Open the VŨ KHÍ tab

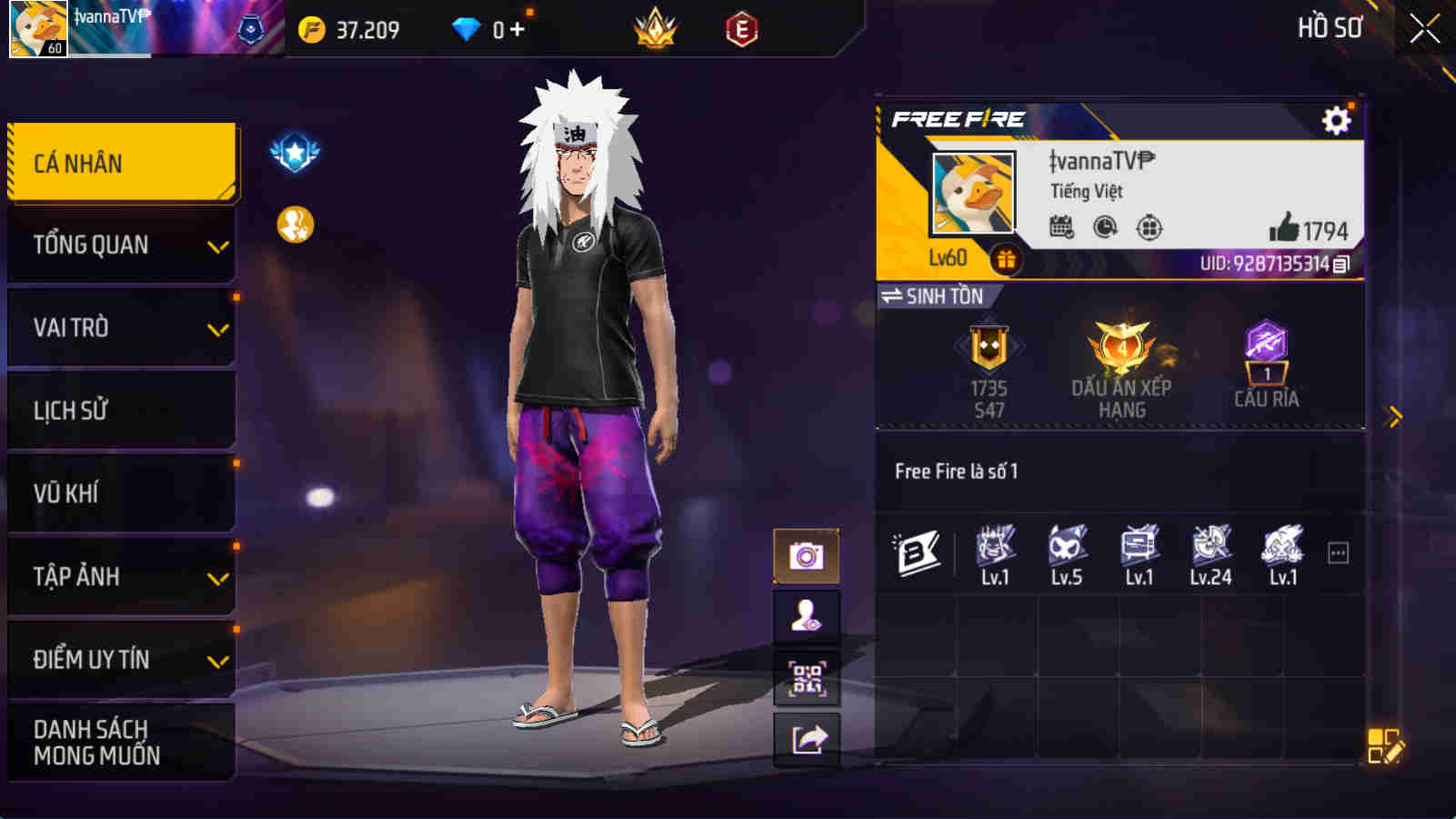[121, 494]
